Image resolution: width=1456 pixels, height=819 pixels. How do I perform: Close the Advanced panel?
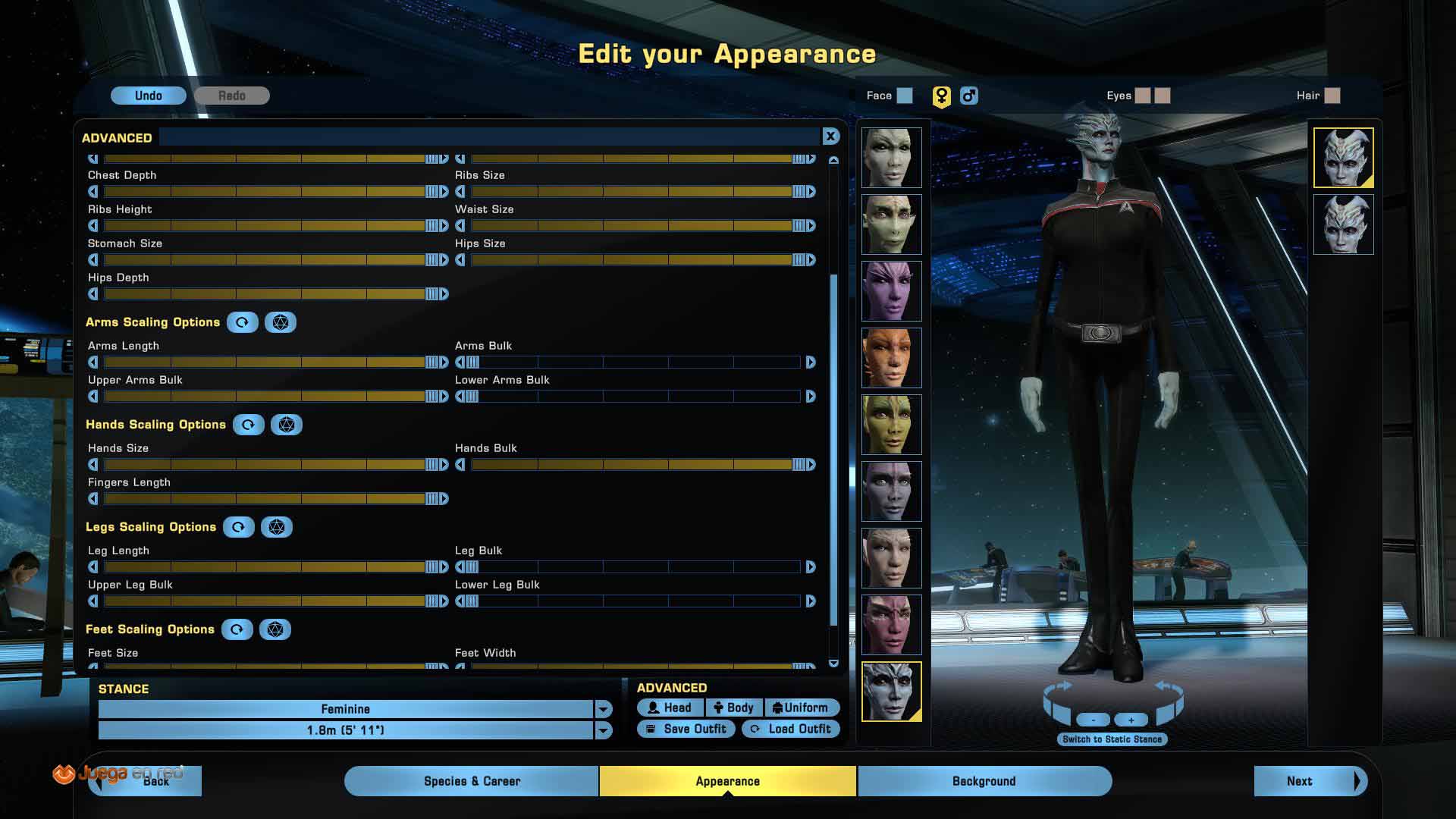tap(830, 136)
